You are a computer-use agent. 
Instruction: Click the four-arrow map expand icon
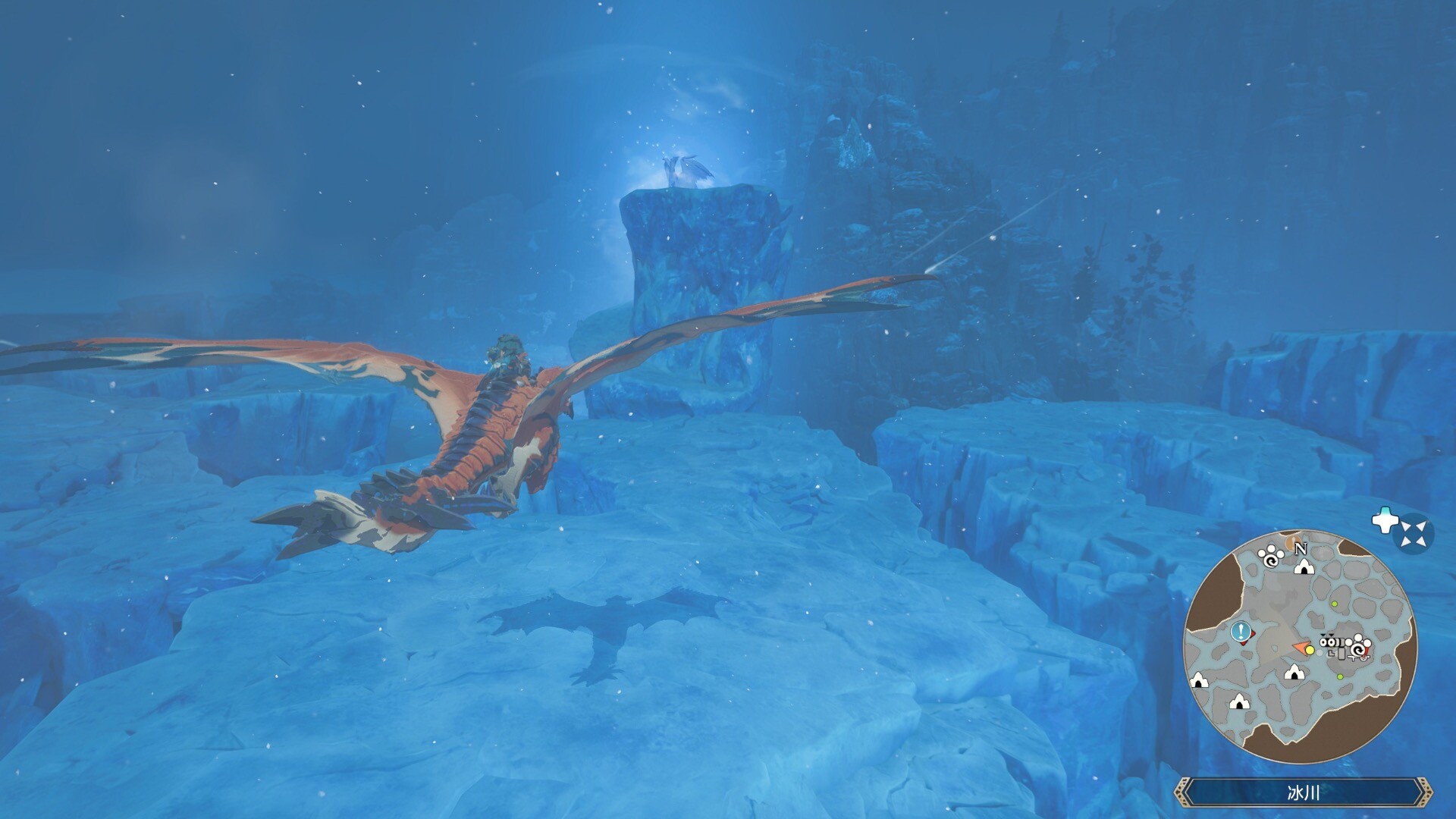1413,533
